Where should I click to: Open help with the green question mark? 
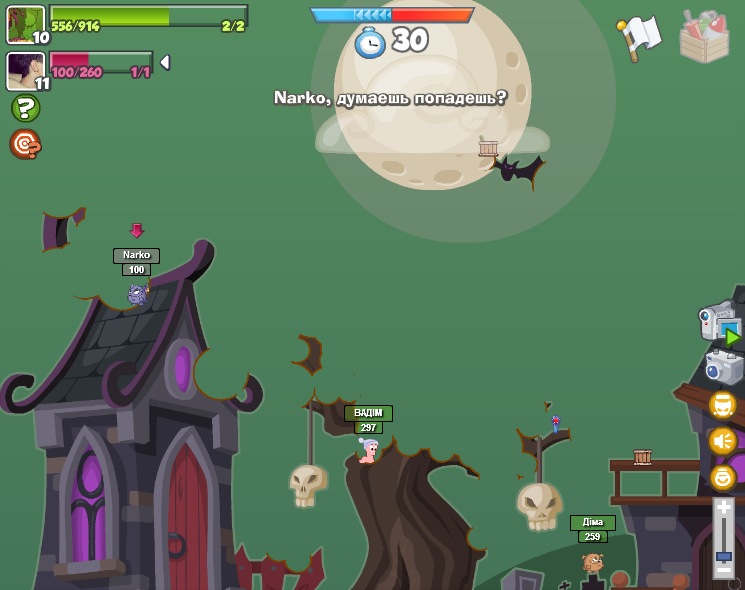(x=25, y=108)
